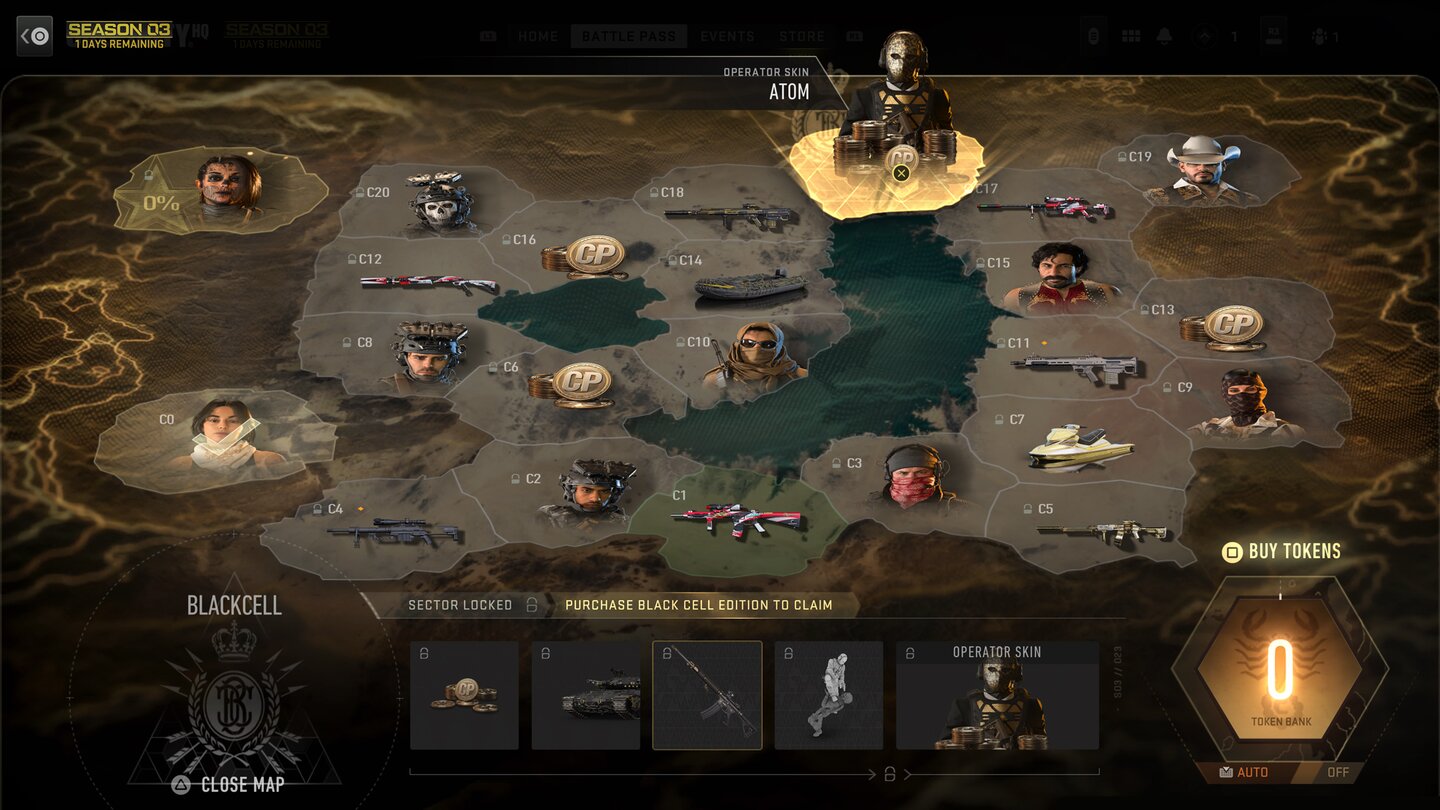Open the Events tab

point(727,36)
